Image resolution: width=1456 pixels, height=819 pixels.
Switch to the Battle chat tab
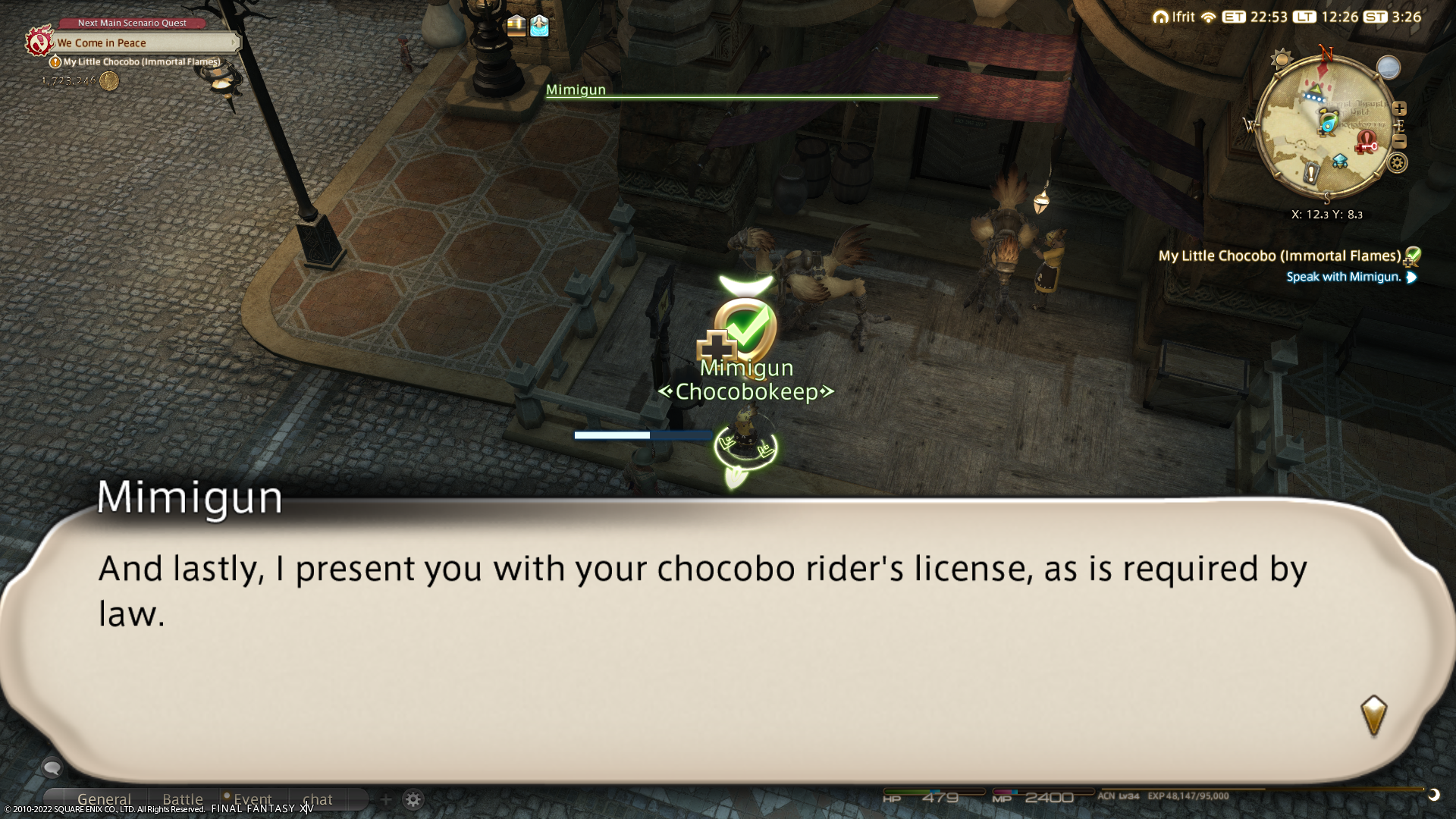(x=183, y=799)
